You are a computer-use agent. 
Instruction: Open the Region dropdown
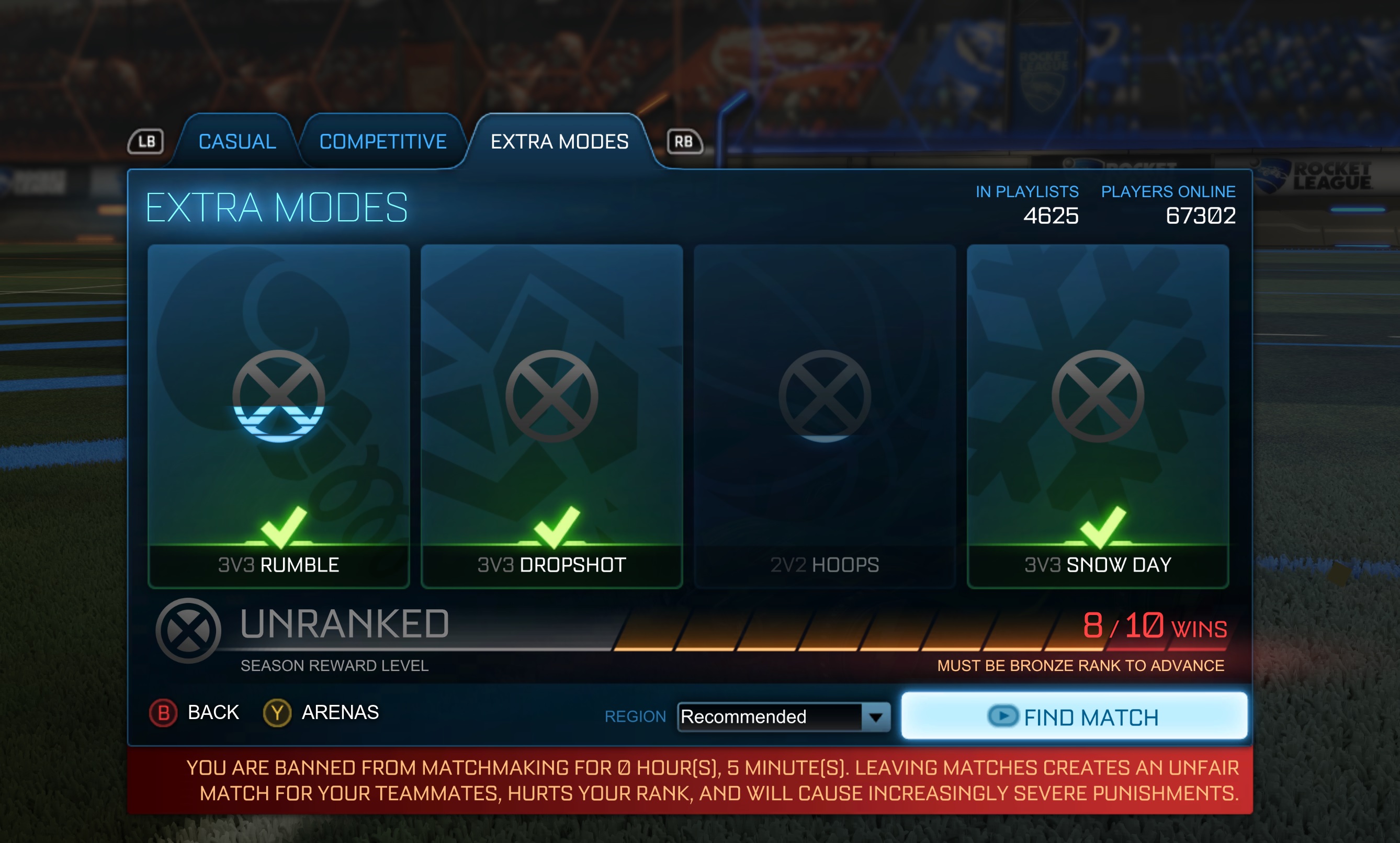(783, 717)
